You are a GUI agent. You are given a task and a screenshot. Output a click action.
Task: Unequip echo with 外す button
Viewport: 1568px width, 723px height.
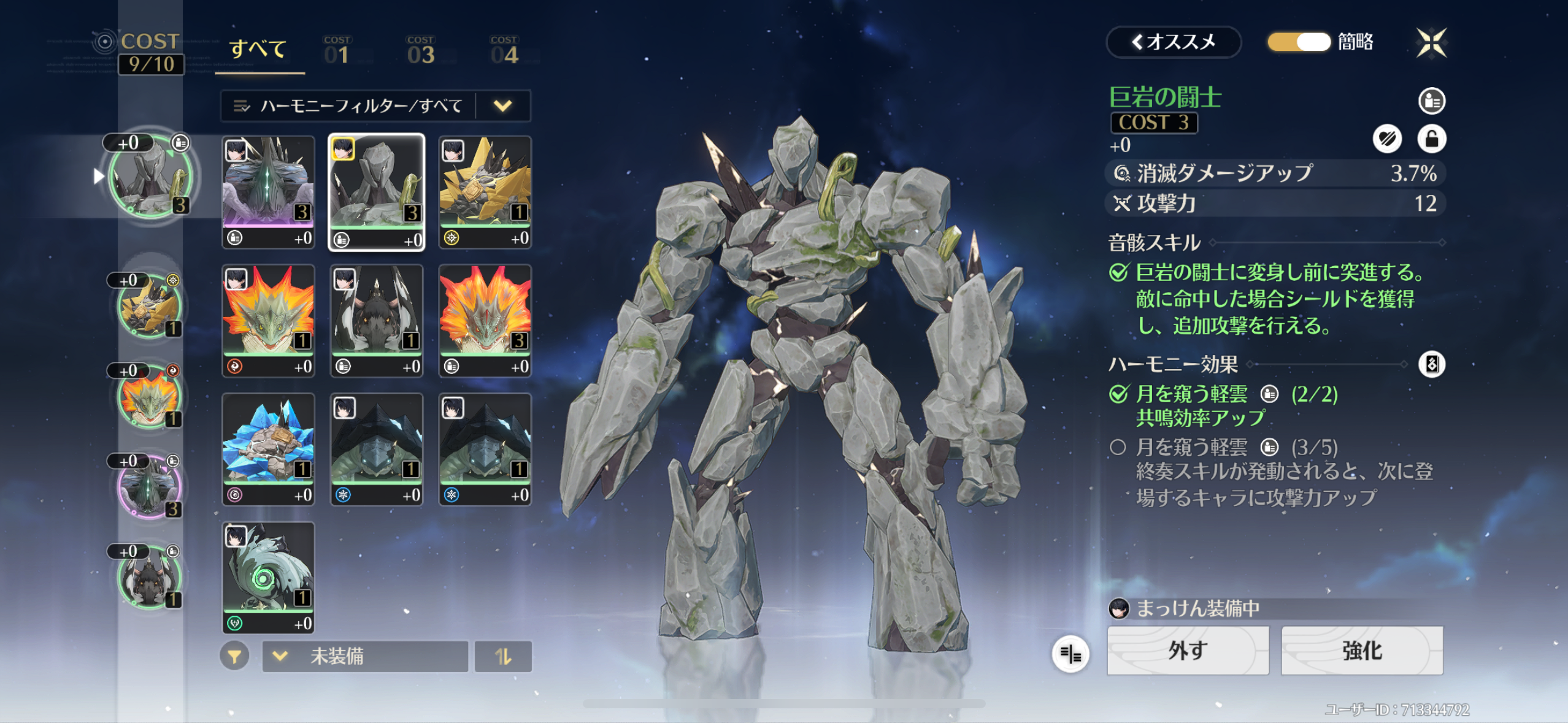[x=1188, y=651]
